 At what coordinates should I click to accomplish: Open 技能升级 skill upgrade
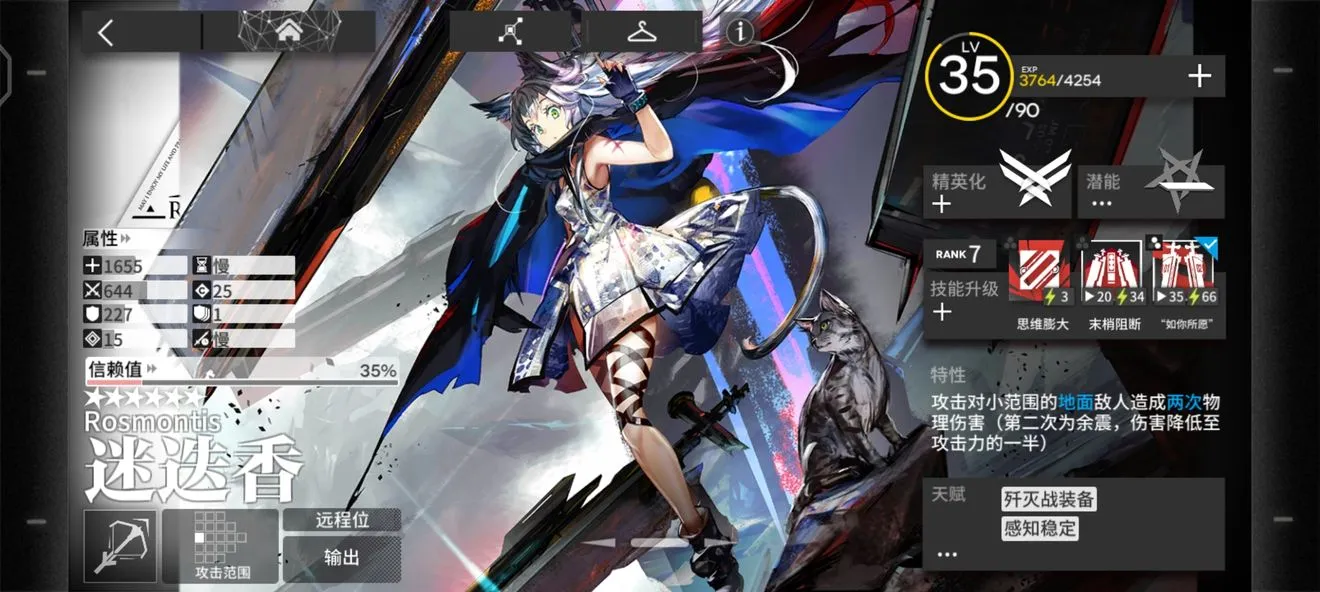[x=964, y=300]
